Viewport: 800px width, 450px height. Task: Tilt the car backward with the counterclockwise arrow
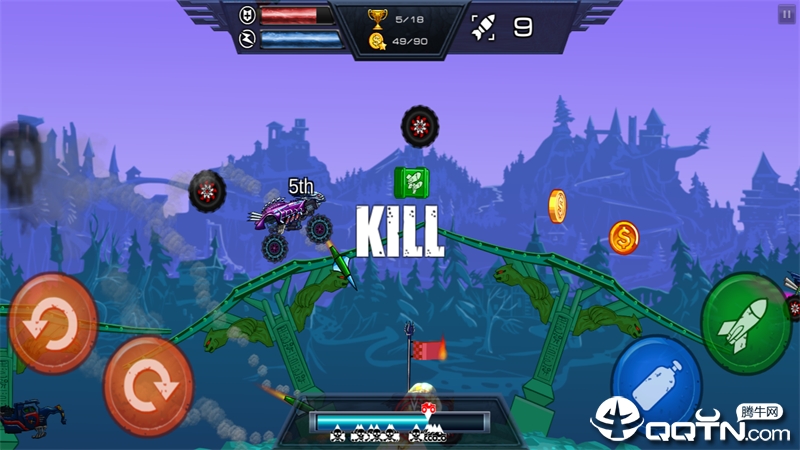52,323
